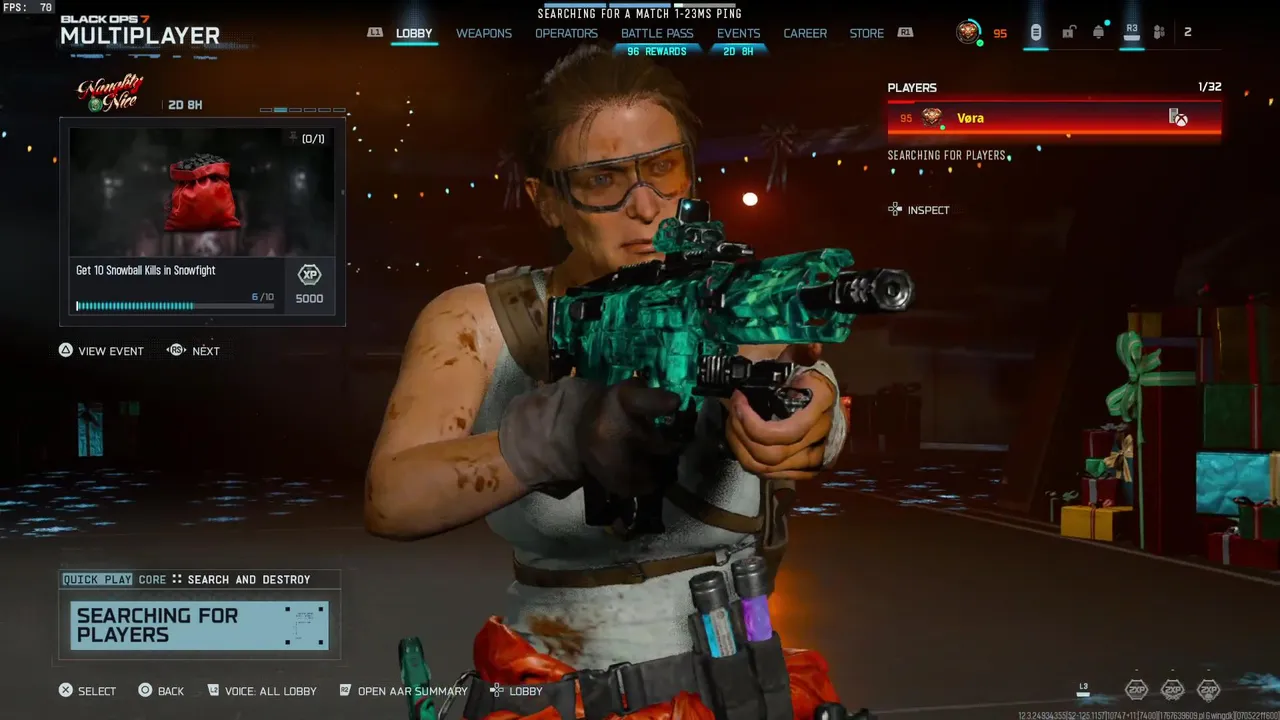
Task: Switch to the Weapons tab
Action: 484,33
